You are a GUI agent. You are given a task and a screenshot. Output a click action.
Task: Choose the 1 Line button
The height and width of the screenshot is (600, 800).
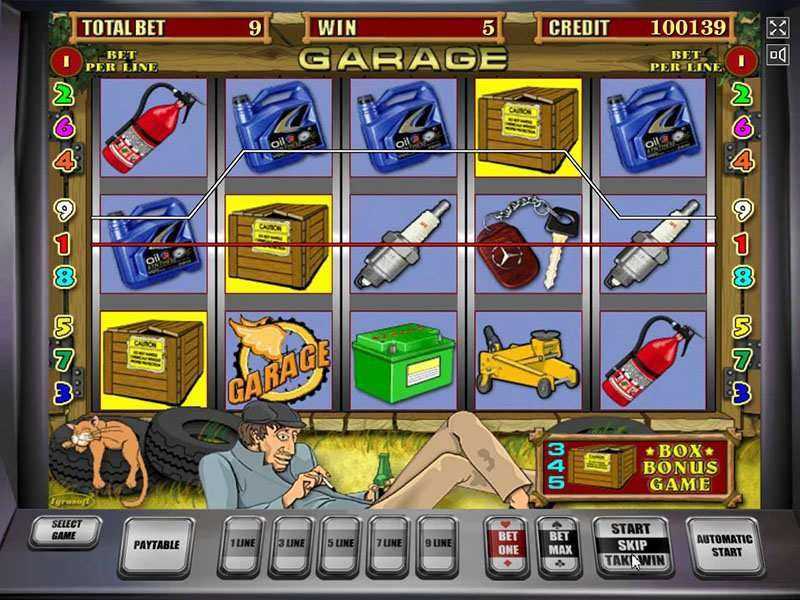pos(241,544)
